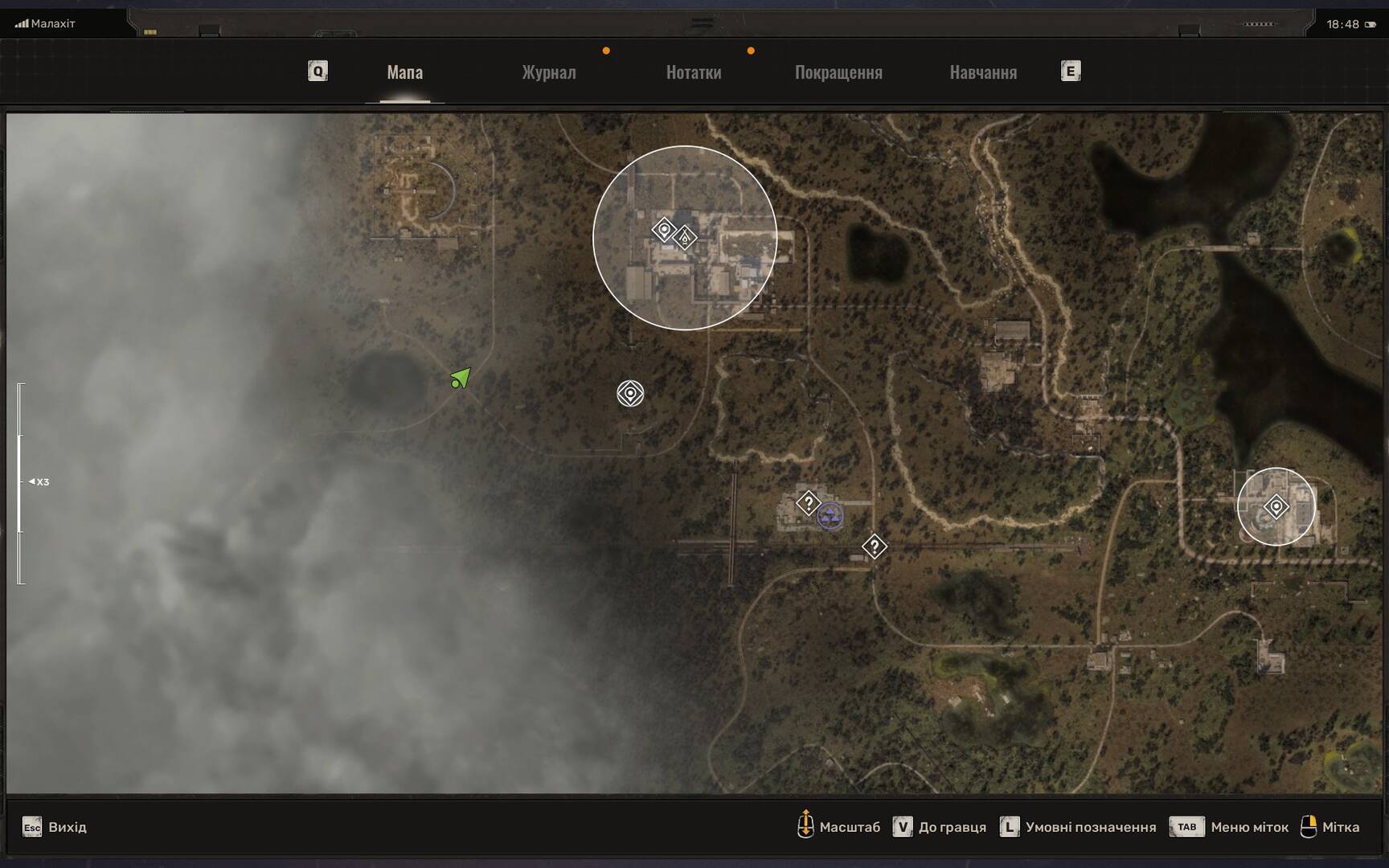
Task: Choose the purple triangles circle marker
Action: click(x=830, y=516)
